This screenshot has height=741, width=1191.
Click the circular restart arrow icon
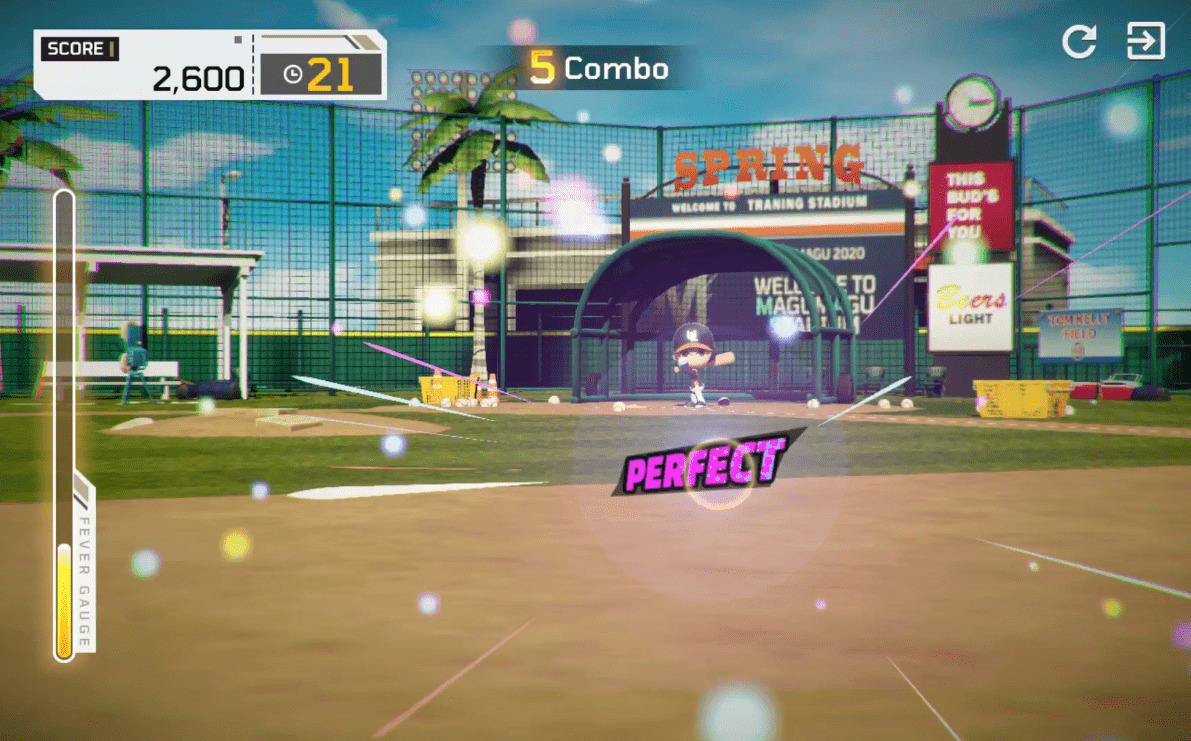(x=1079, y=42)
